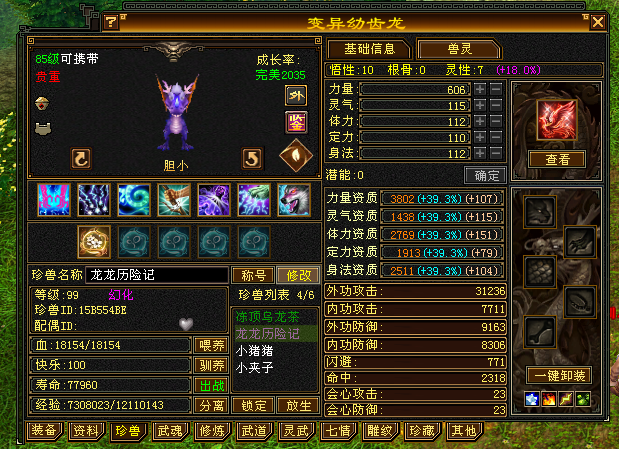Select 小猪猪 in the pet list
This screenshot has width=619, height=449.
click(255, 350)
